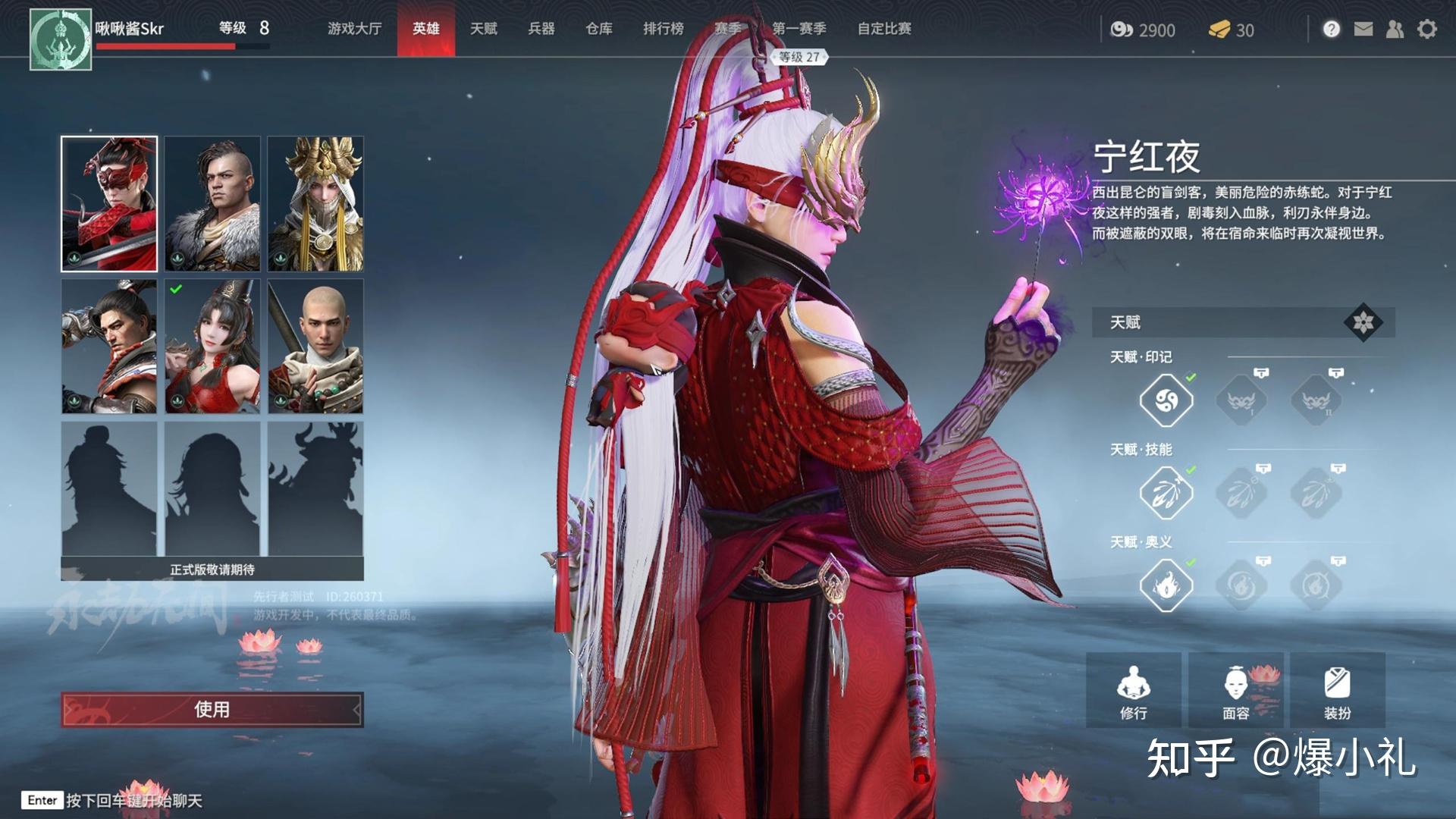The width and height of the screenshot is (1456, 819).
Task: Open the settings gear icon
Action: click(x=1427, y=30)
